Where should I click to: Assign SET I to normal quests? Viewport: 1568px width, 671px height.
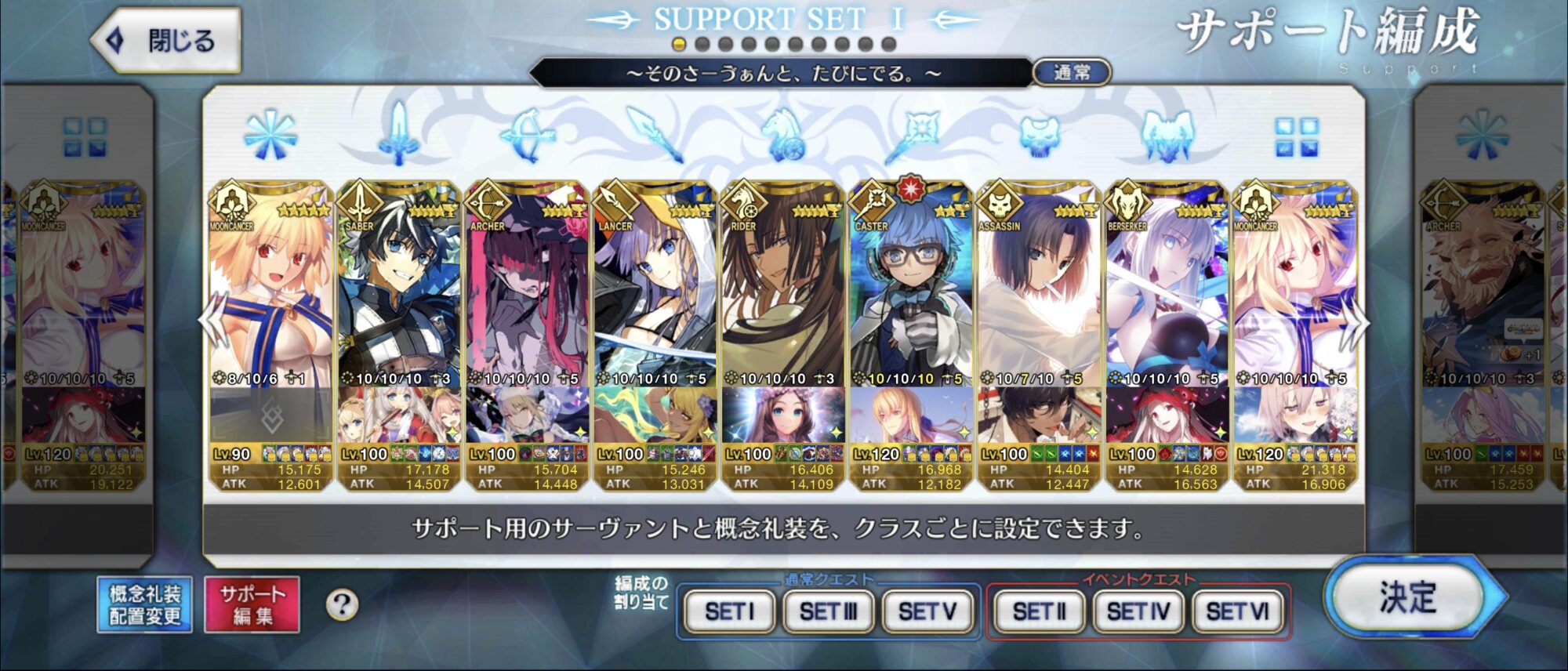(x=729, y=611)
